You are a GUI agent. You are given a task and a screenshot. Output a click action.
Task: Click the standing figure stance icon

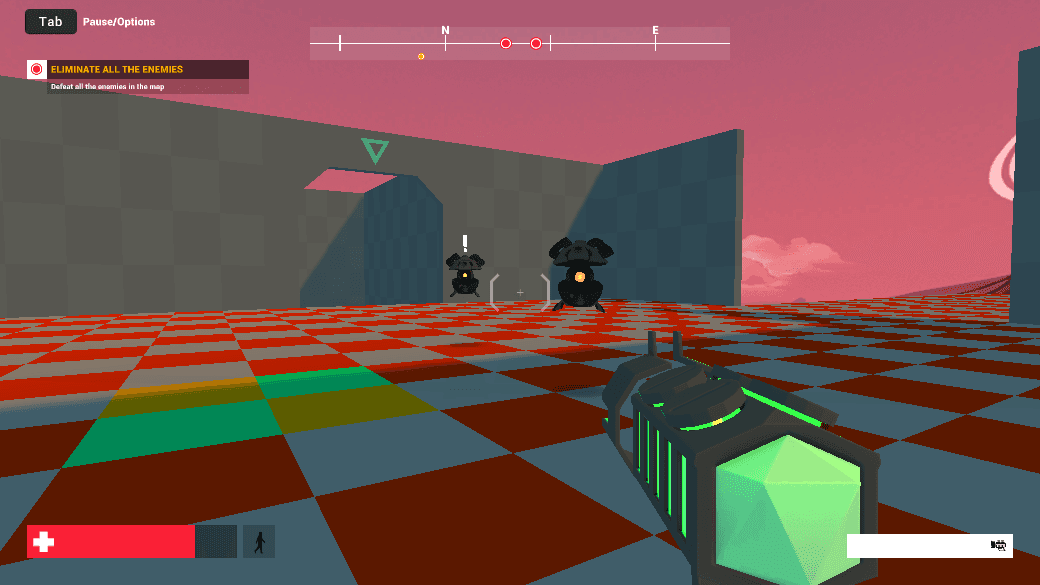pyautogui.click(x=259, y=542)
